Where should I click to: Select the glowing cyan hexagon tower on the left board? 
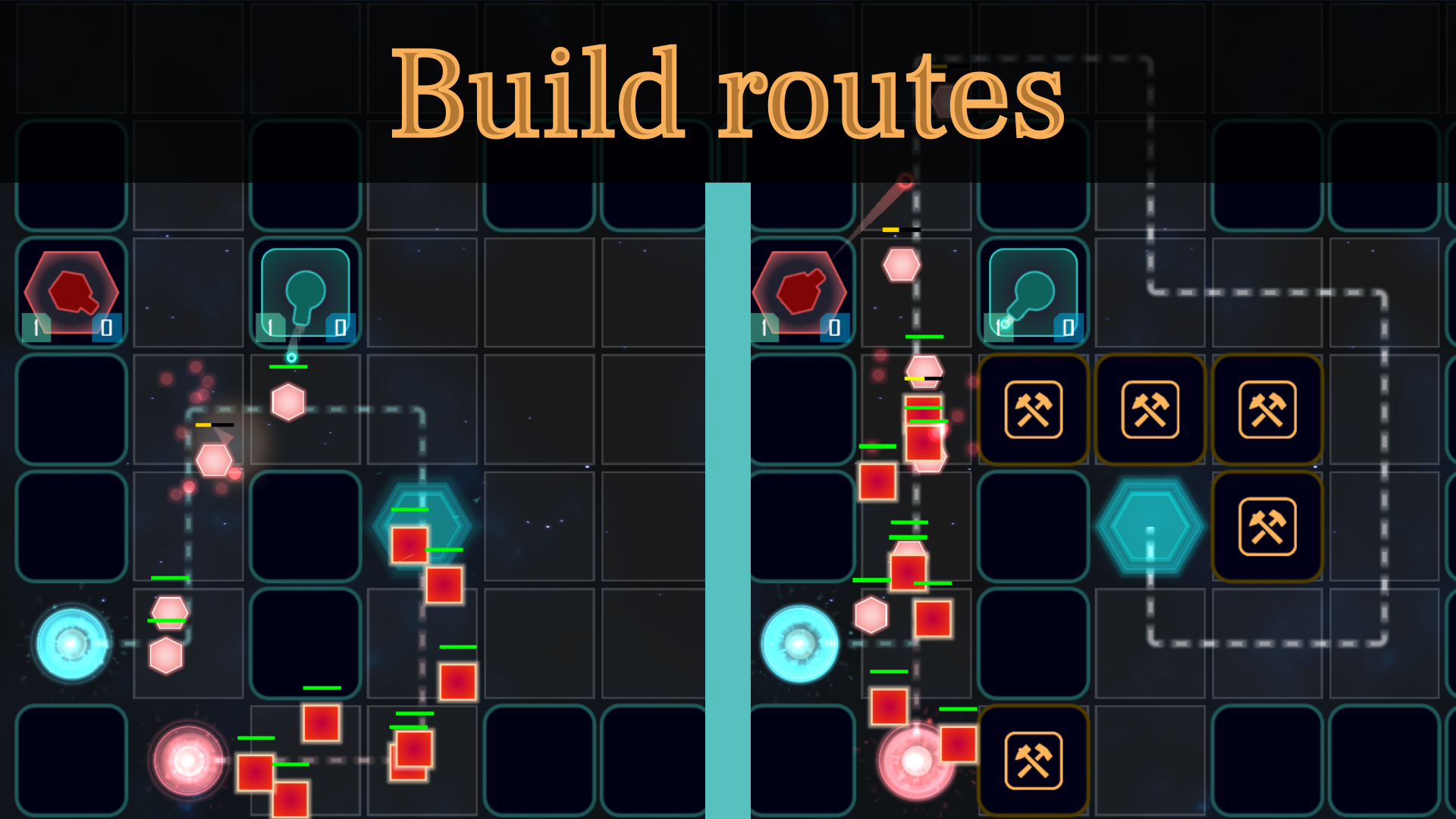pyautogui.click(x=422, y=523)
